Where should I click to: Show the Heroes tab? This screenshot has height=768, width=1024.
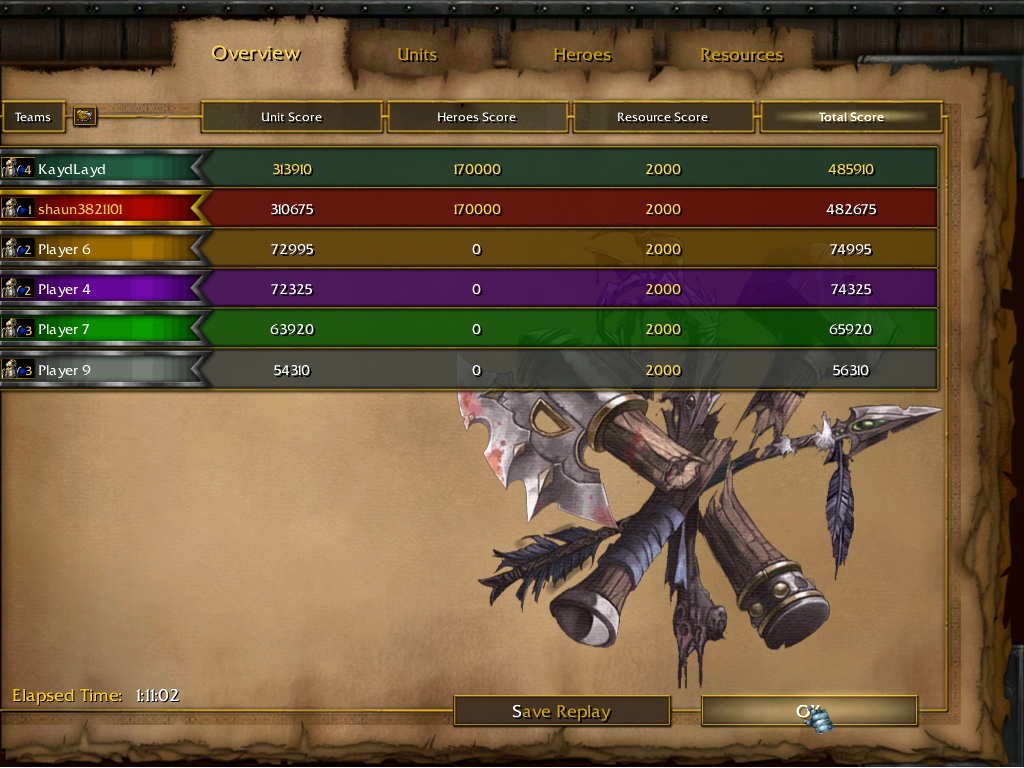coord(582,55)
